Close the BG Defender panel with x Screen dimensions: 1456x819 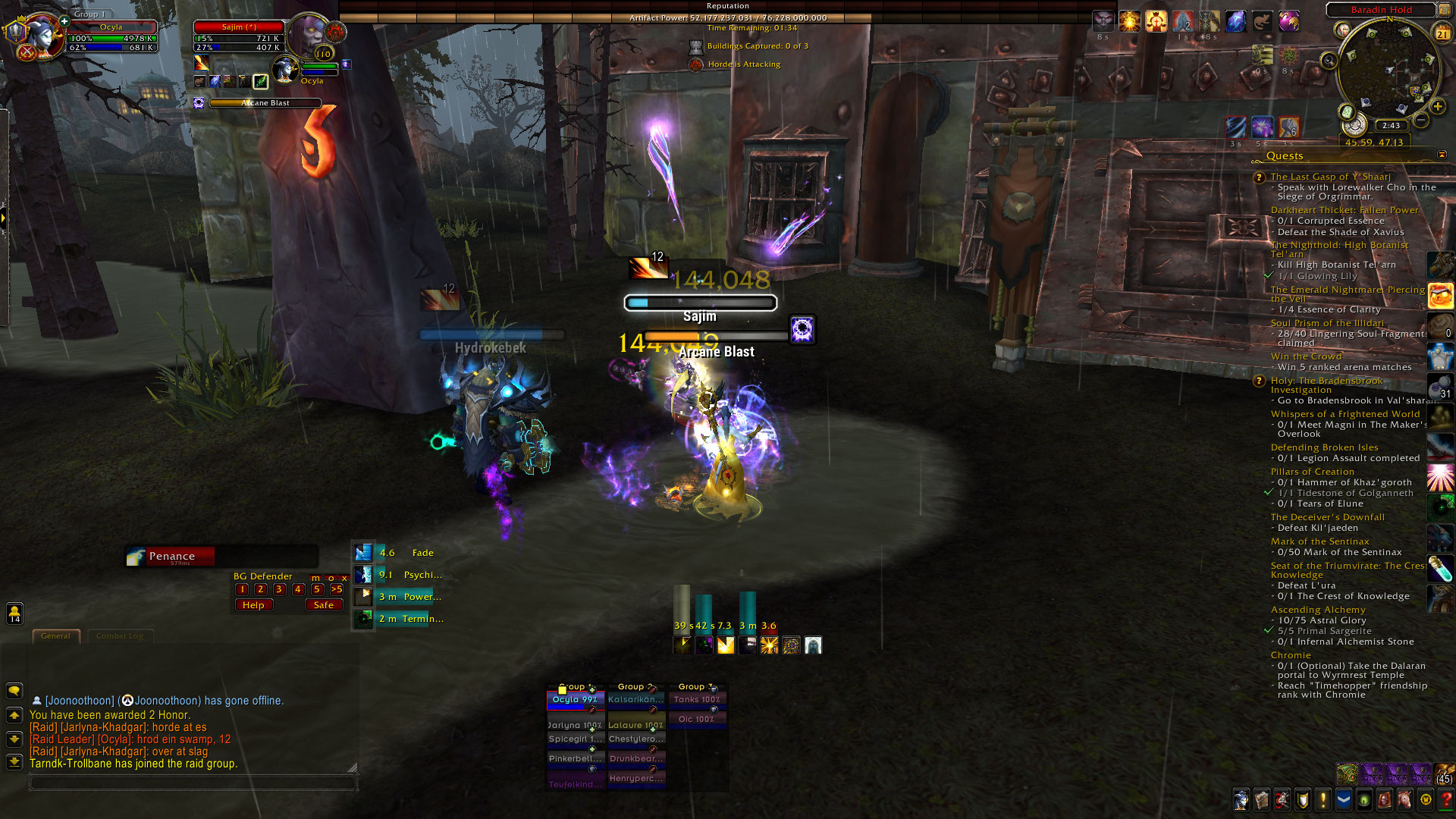click(344, 578)
